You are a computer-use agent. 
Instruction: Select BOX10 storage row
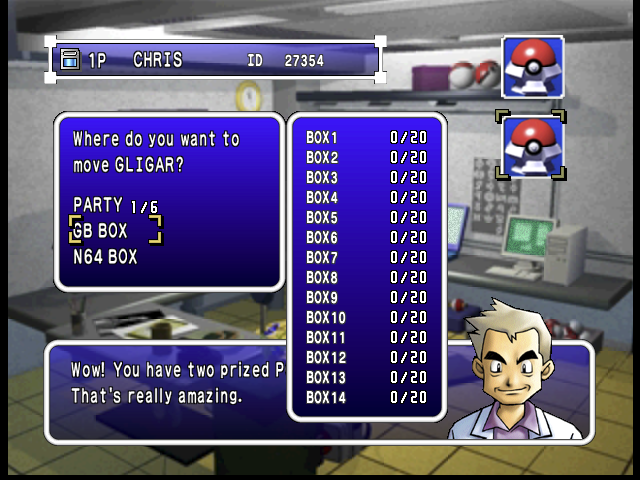click(x=366, y=317)
